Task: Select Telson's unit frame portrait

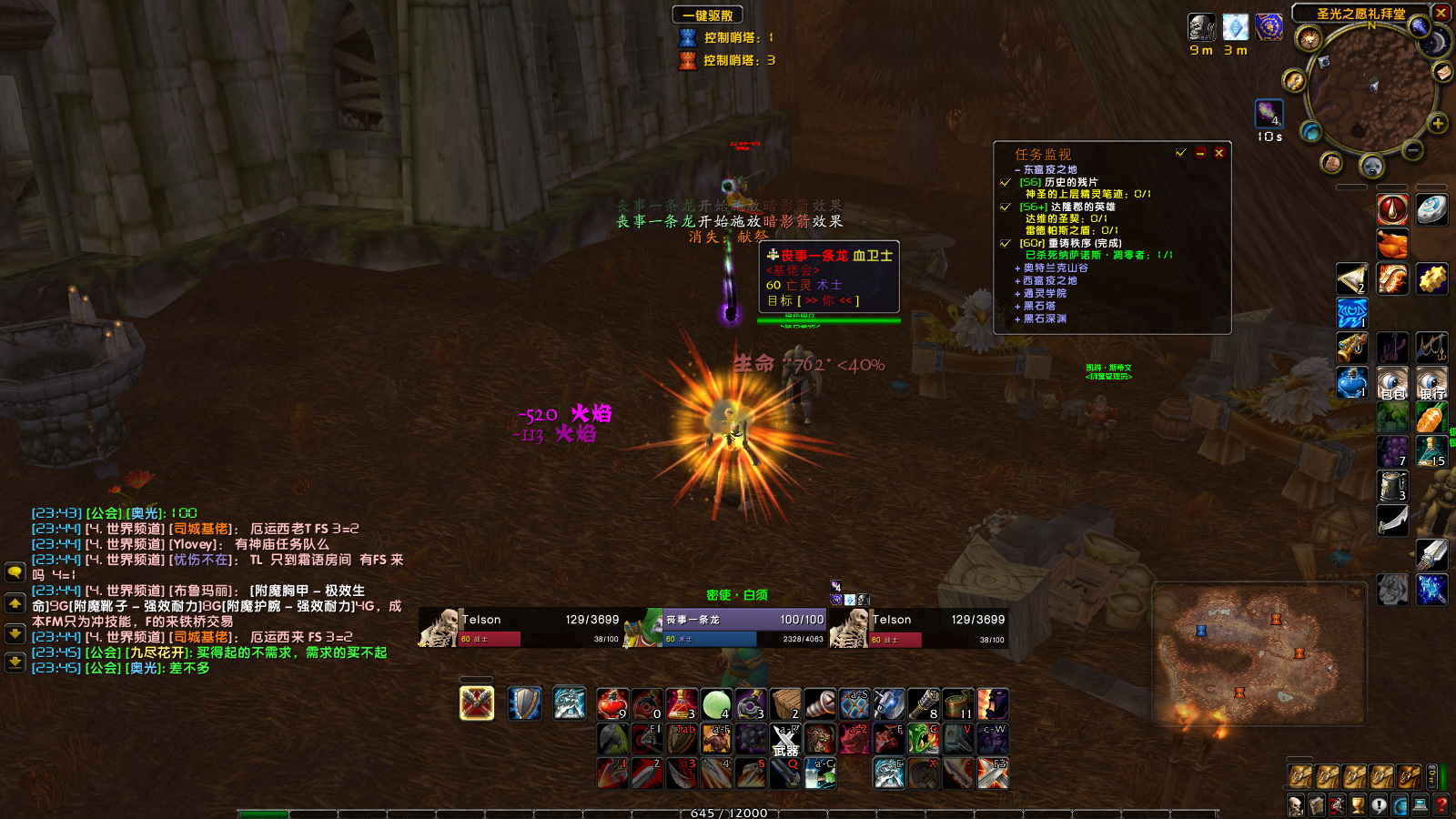Action: pos(437,628)
